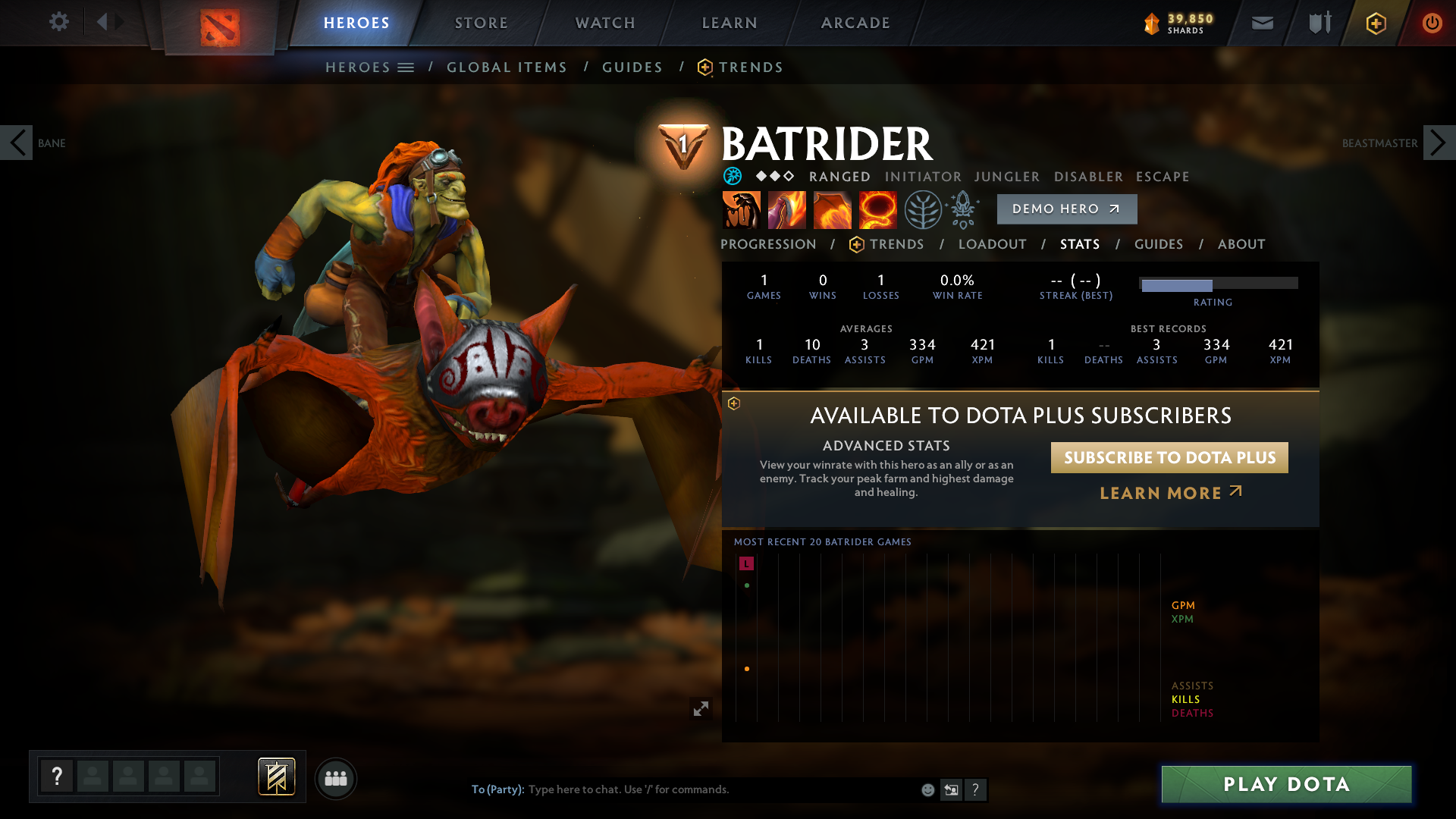This screenshot has height=819, width=1456.
Task: Start matchmaking with Play Dota
Action: 1286,784
